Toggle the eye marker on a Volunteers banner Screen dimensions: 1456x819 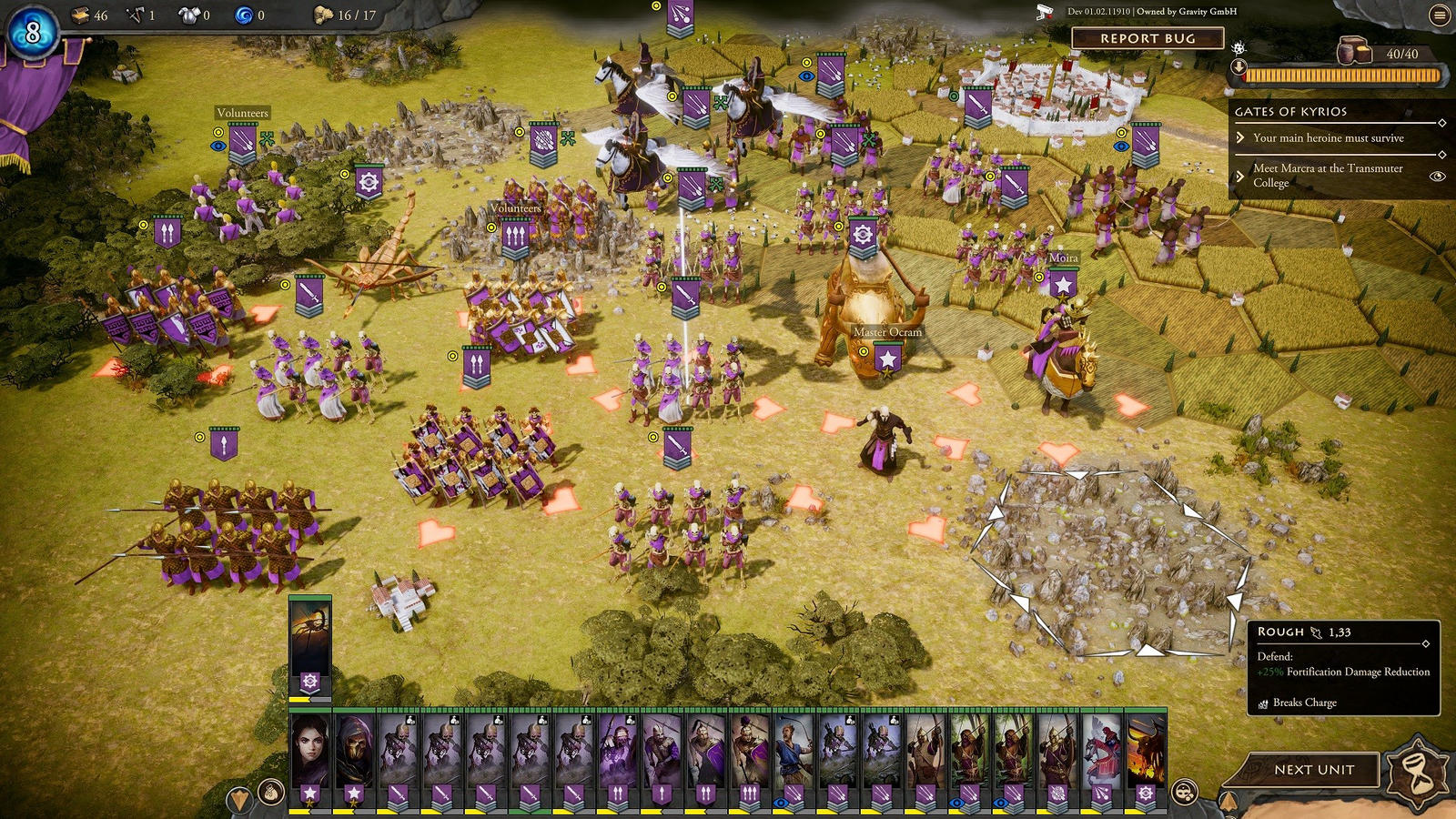(x=218, y=147)
